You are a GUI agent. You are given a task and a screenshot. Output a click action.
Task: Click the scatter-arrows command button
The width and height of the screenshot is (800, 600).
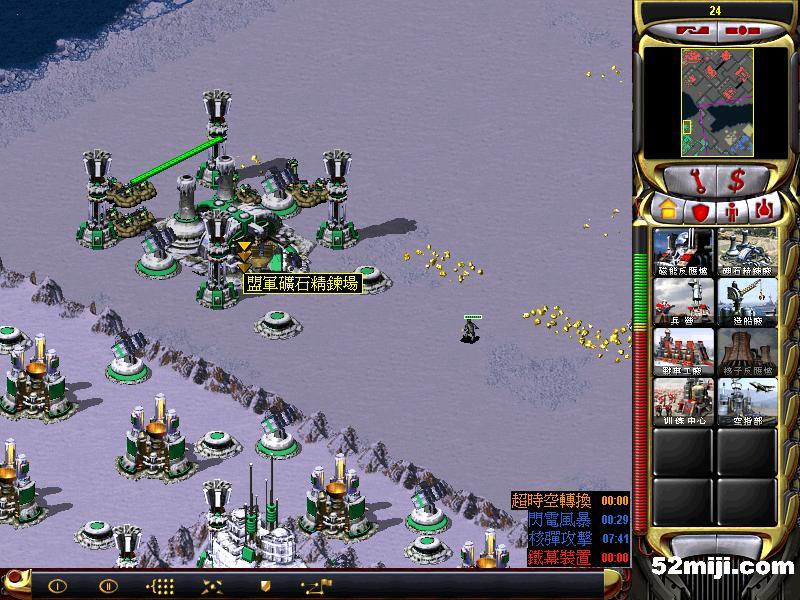pyautogui.click(x=212, y=586)
